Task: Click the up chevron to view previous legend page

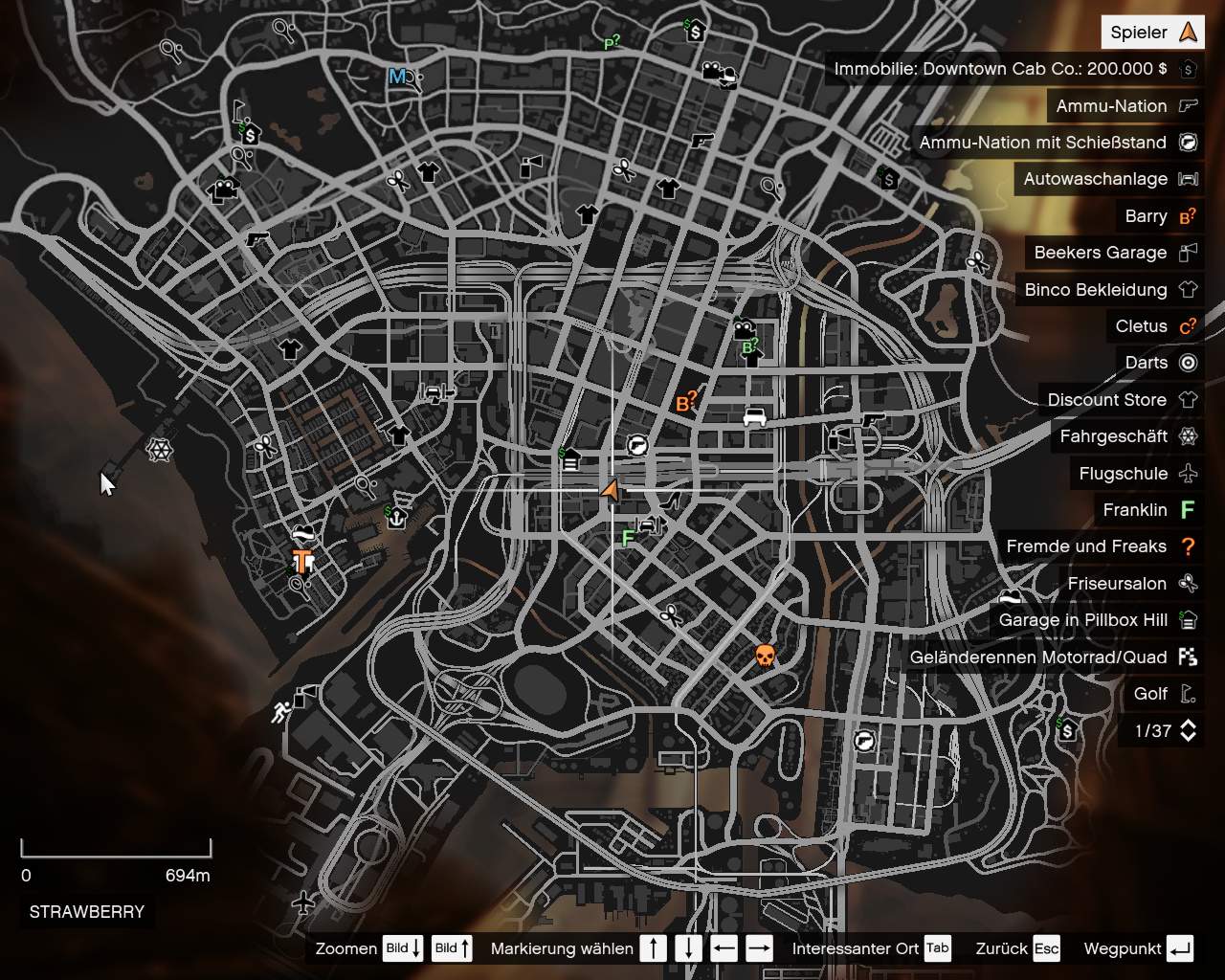Action: coord(1190,724)
